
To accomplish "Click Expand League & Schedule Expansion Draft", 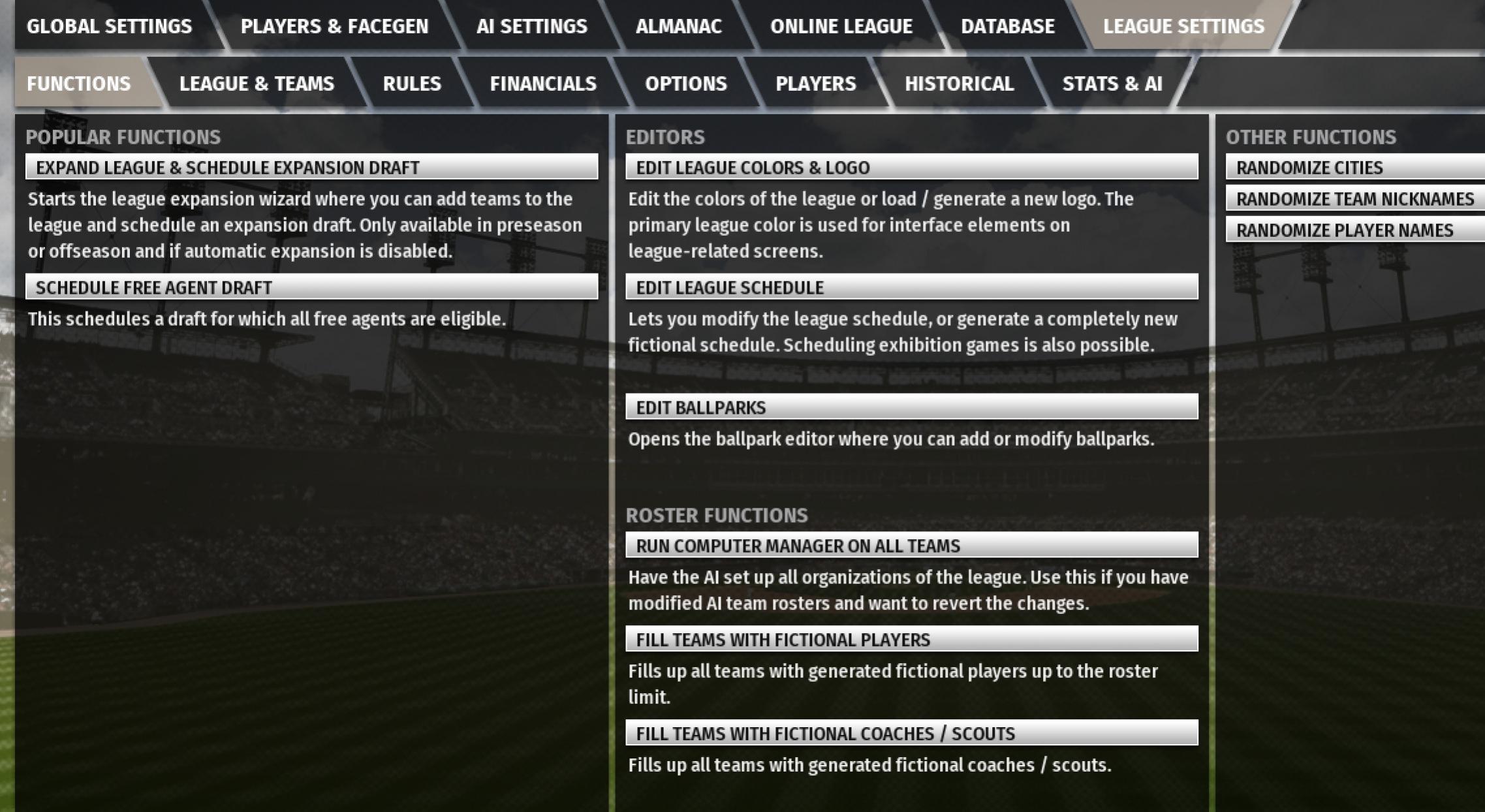I will 311,167.
